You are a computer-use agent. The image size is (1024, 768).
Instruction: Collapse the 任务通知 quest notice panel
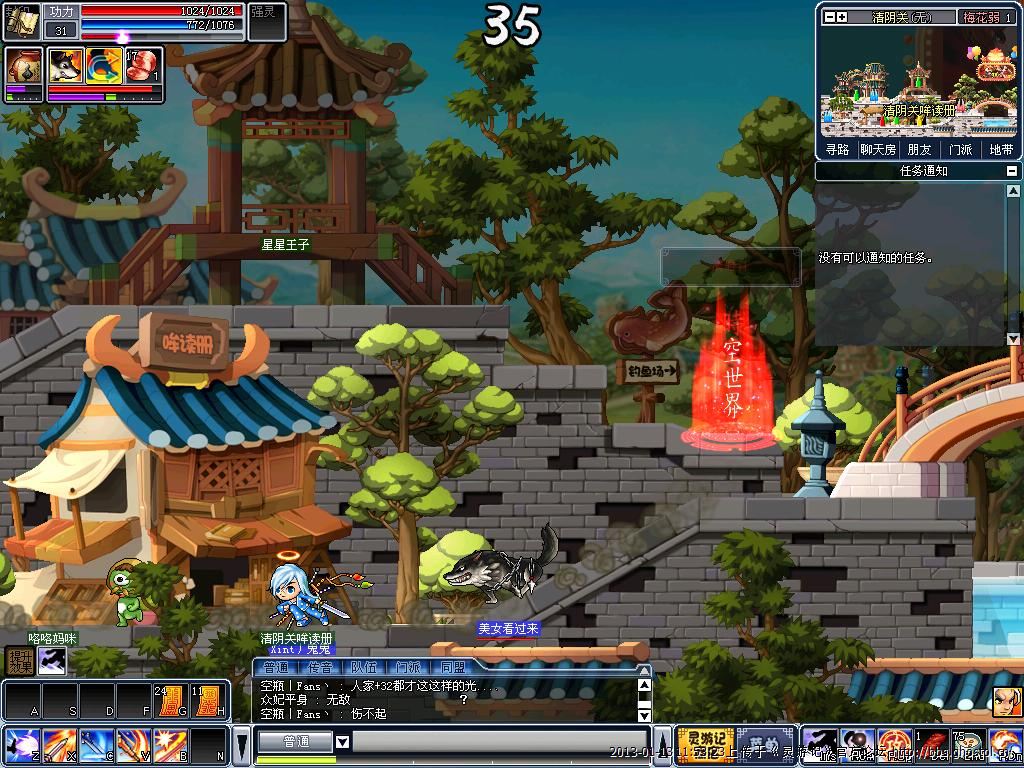(1012, 171)
